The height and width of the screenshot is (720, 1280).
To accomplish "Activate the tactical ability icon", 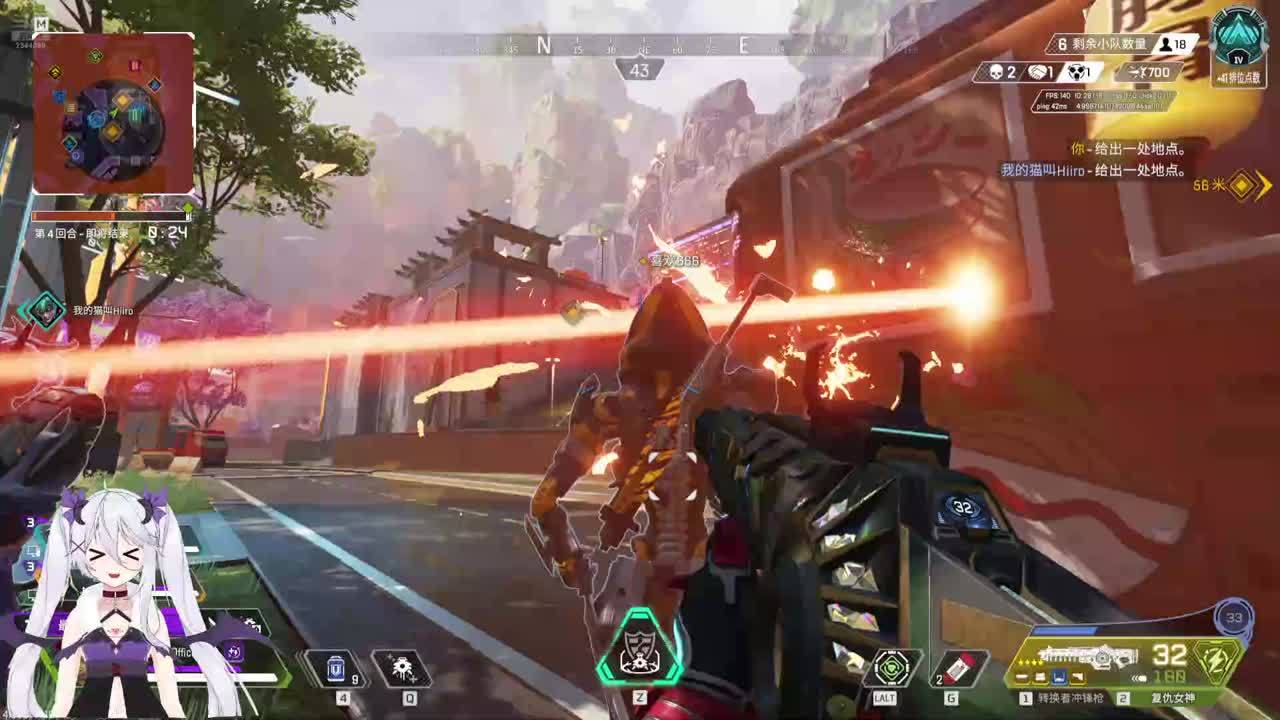I will (402, 668).
